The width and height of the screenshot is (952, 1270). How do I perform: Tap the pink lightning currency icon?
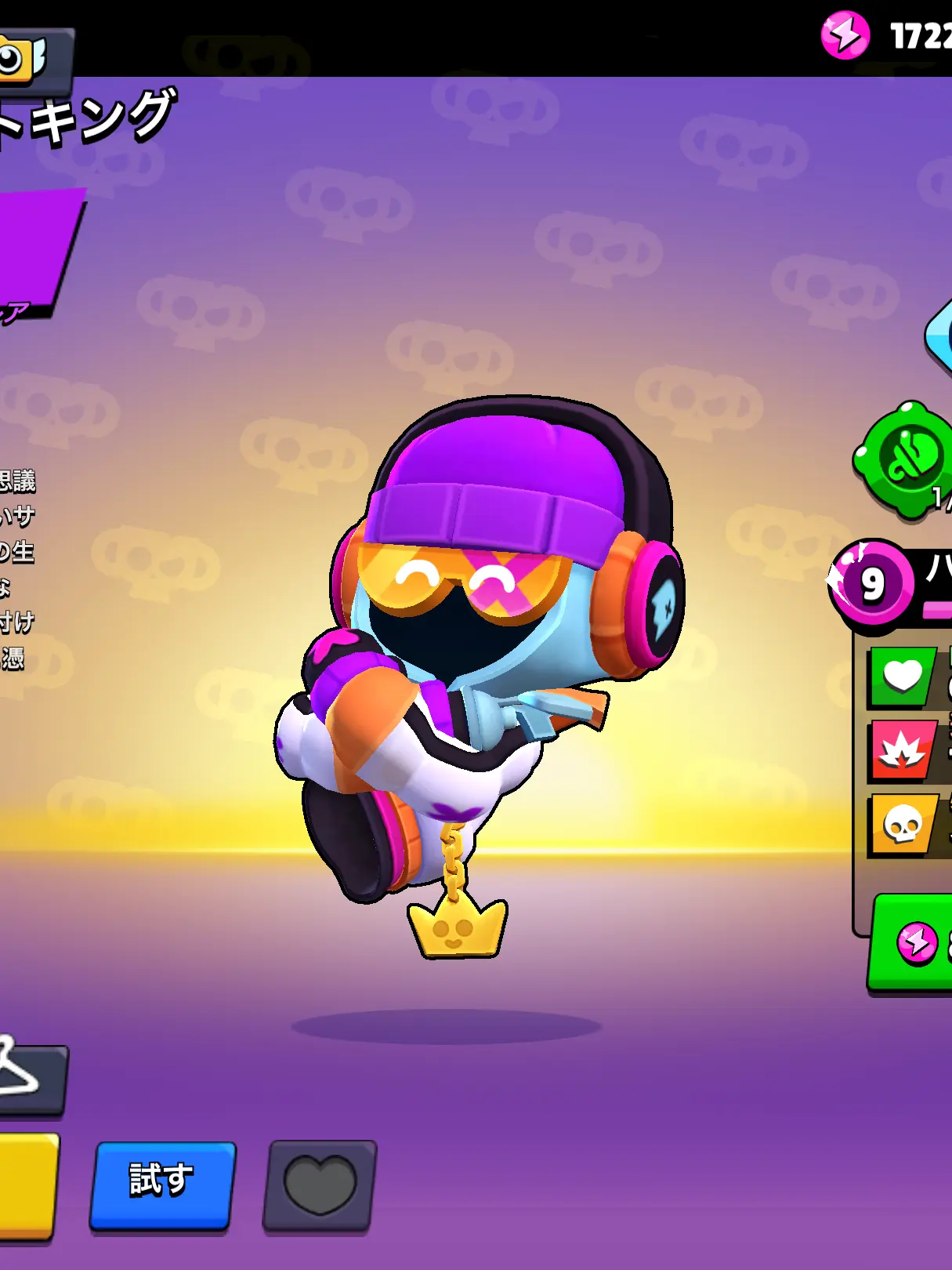pyautogui.click(x=845, y=35)
